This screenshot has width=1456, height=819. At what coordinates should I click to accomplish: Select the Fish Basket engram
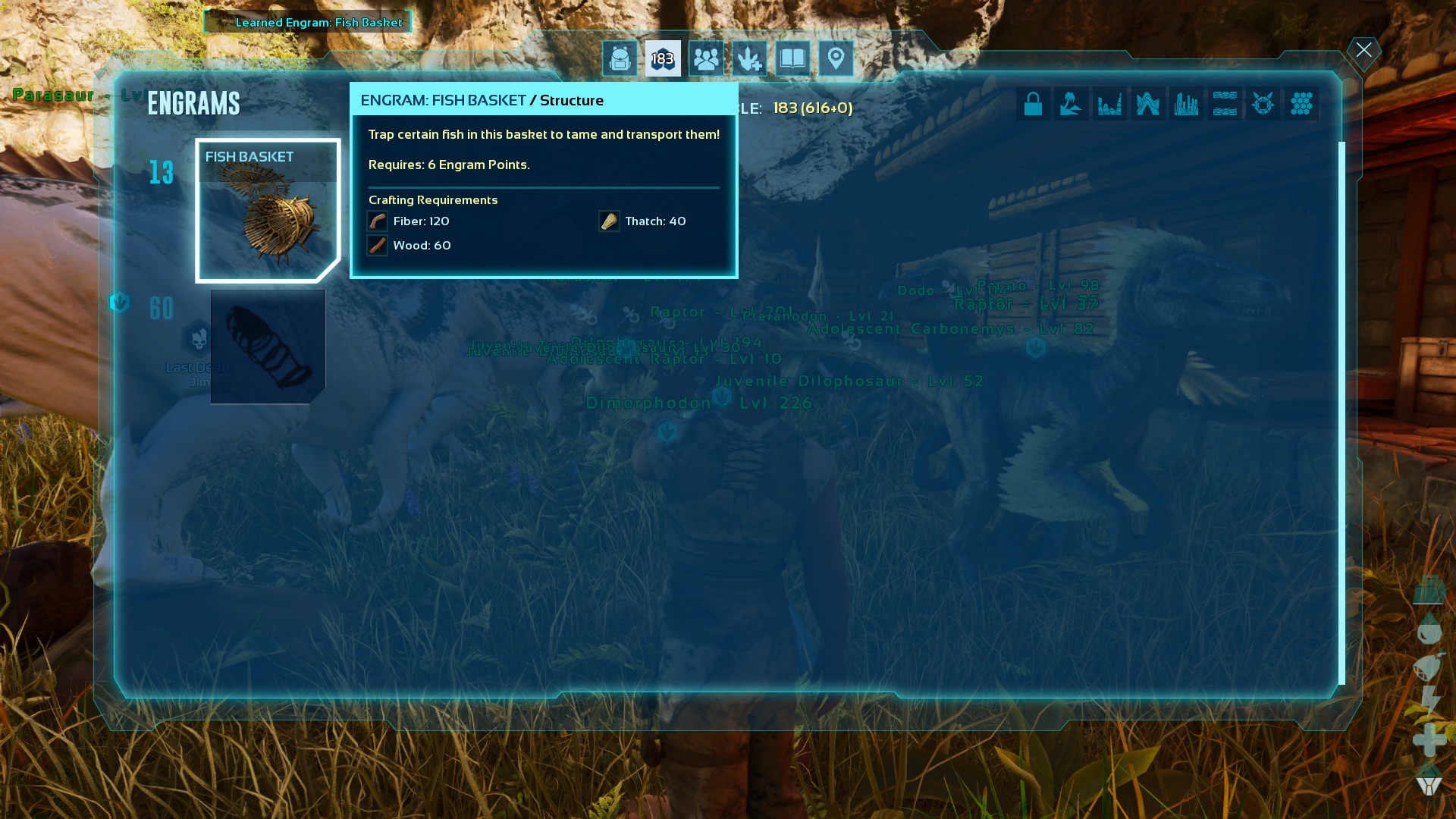tap(268, 209)
